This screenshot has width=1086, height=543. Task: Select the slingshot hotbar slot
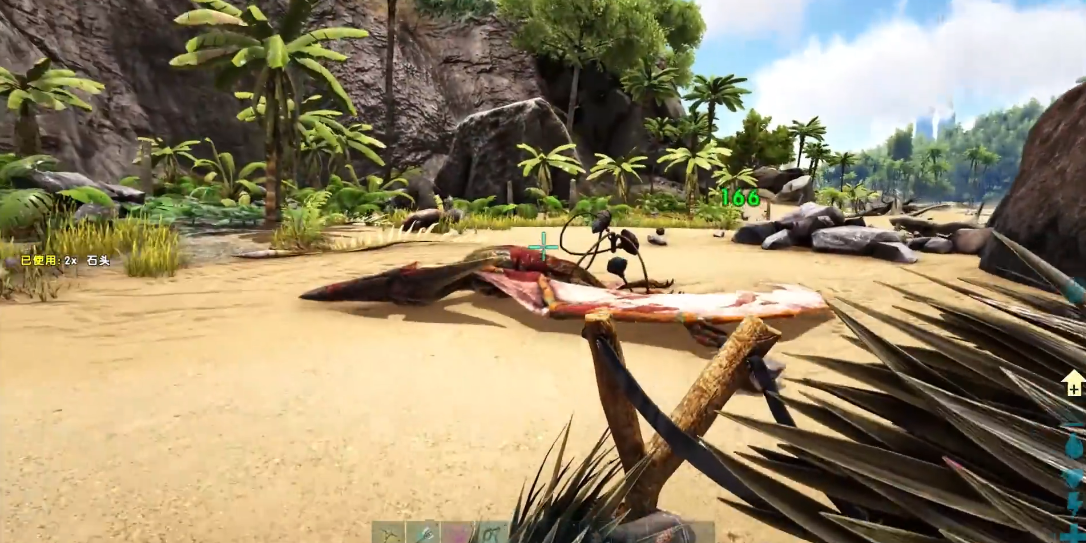tap(389, 533)
